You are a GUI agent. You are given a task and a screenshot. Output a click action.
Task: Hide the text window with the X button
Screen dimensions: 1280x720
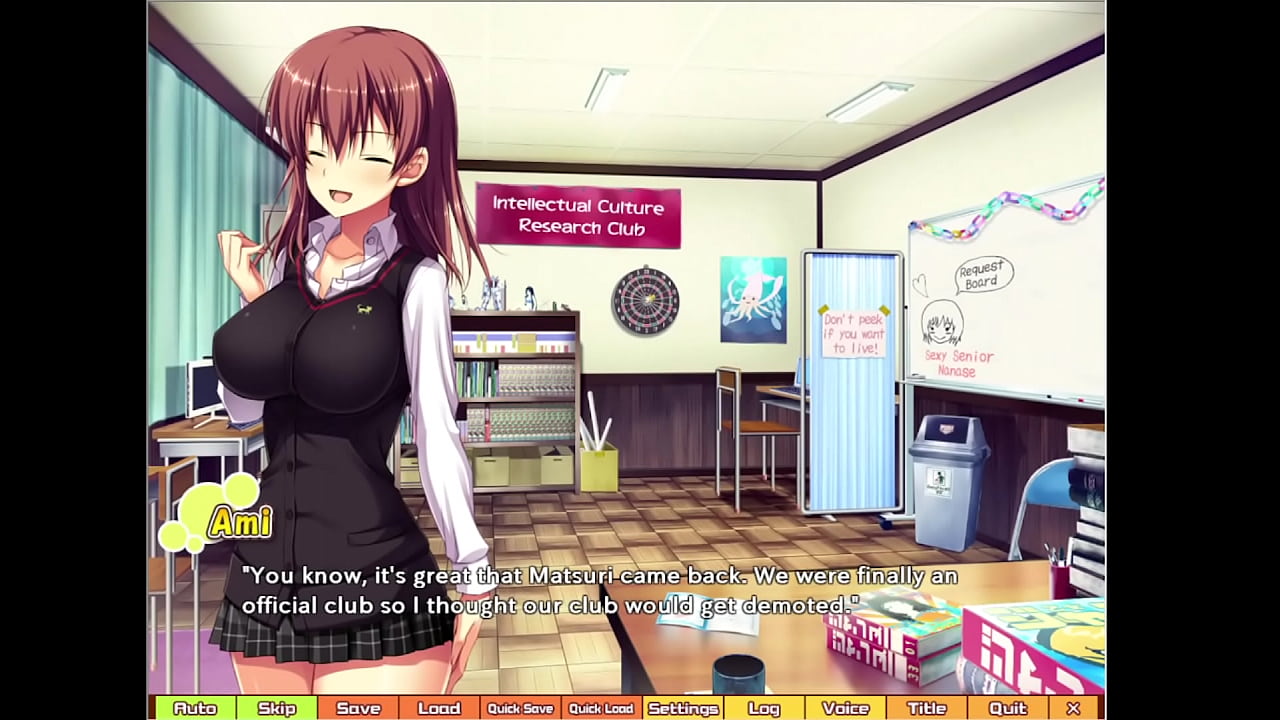click(x=1073, y=708)
